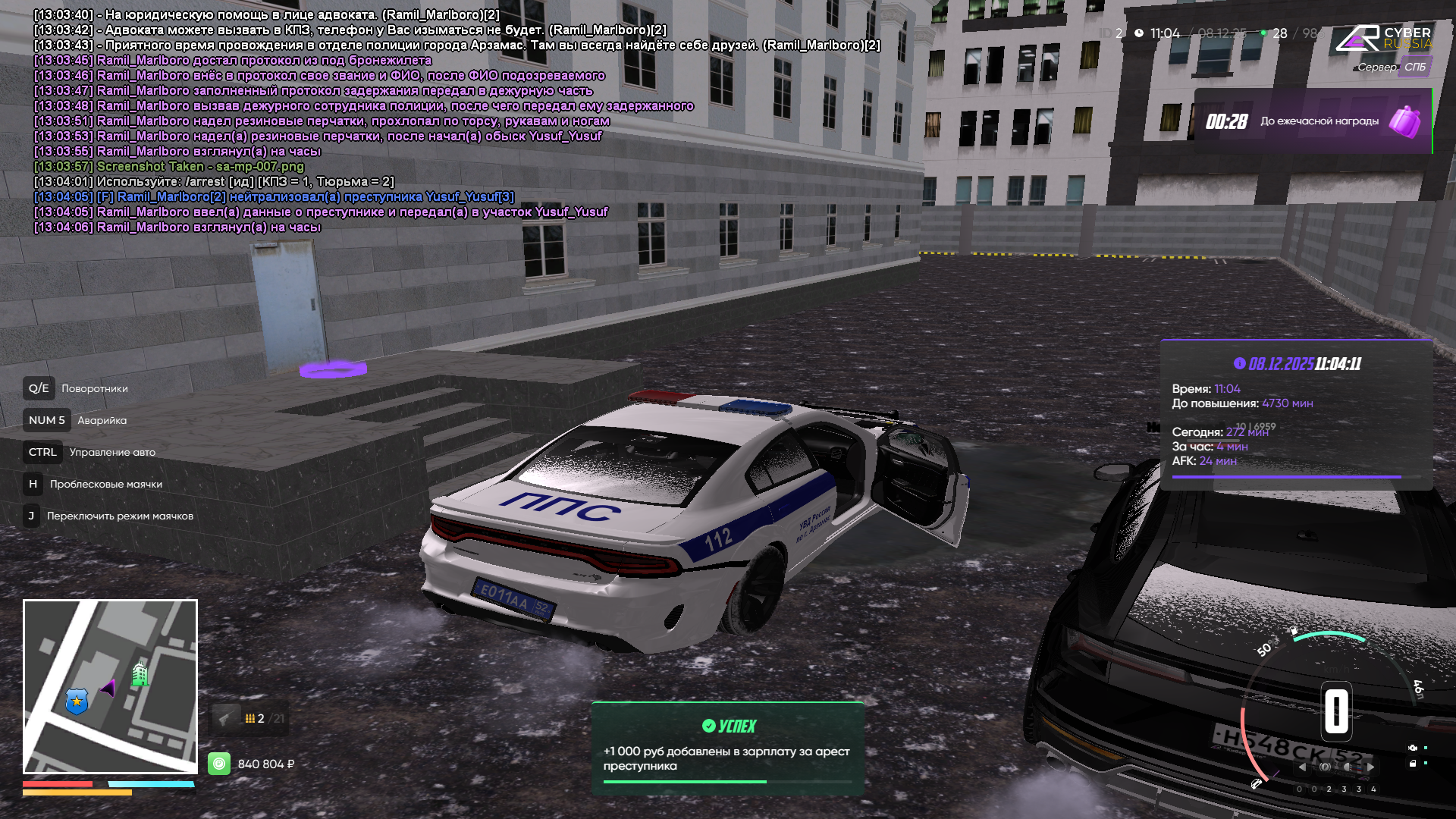This screenshot has height=819, width=1456.
Task: Select the weapon slot icon
Action: 225,718
